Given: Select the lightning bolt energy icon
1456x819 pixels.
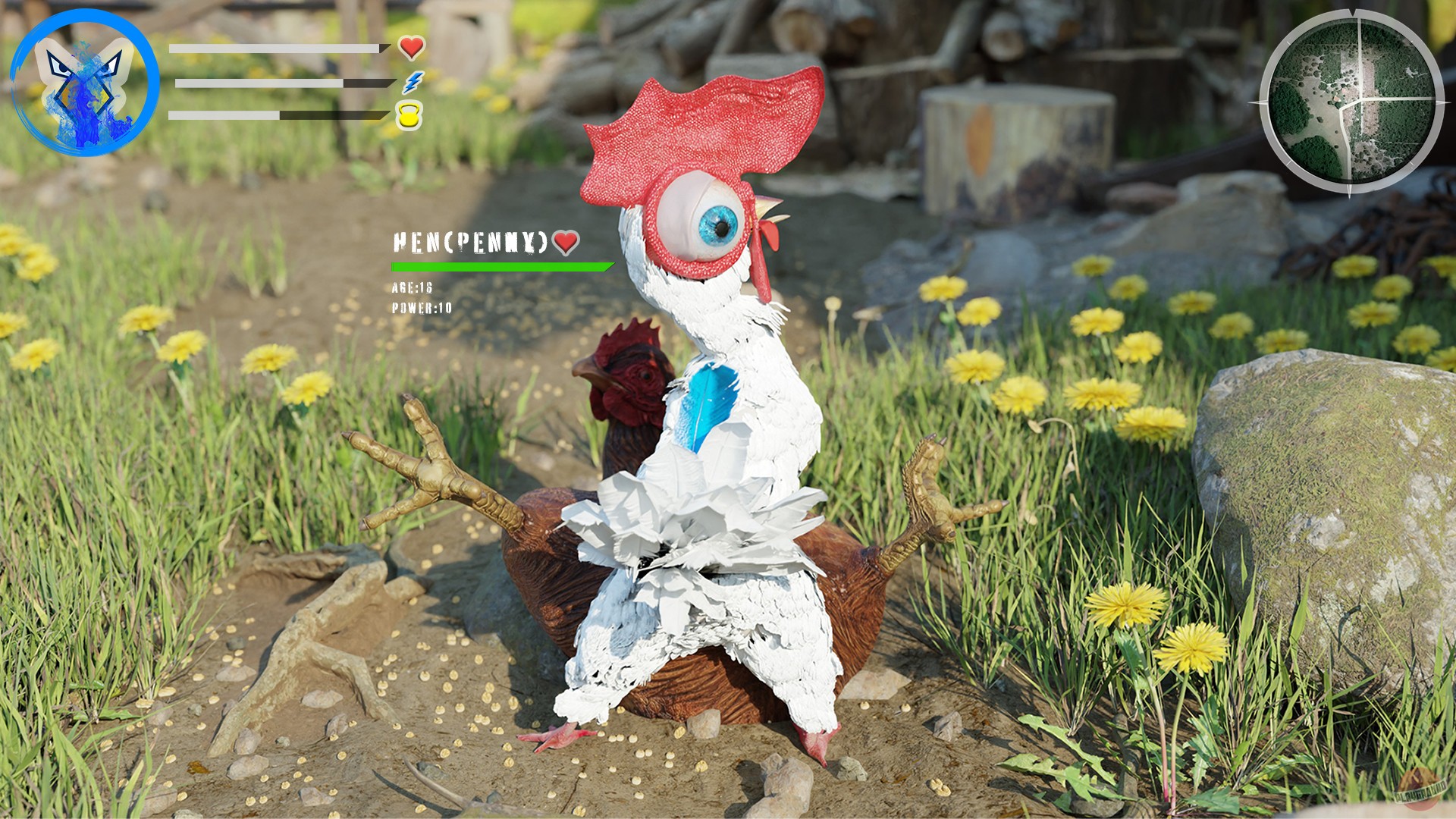Looking at the screenshot, I should coord(412,82).
